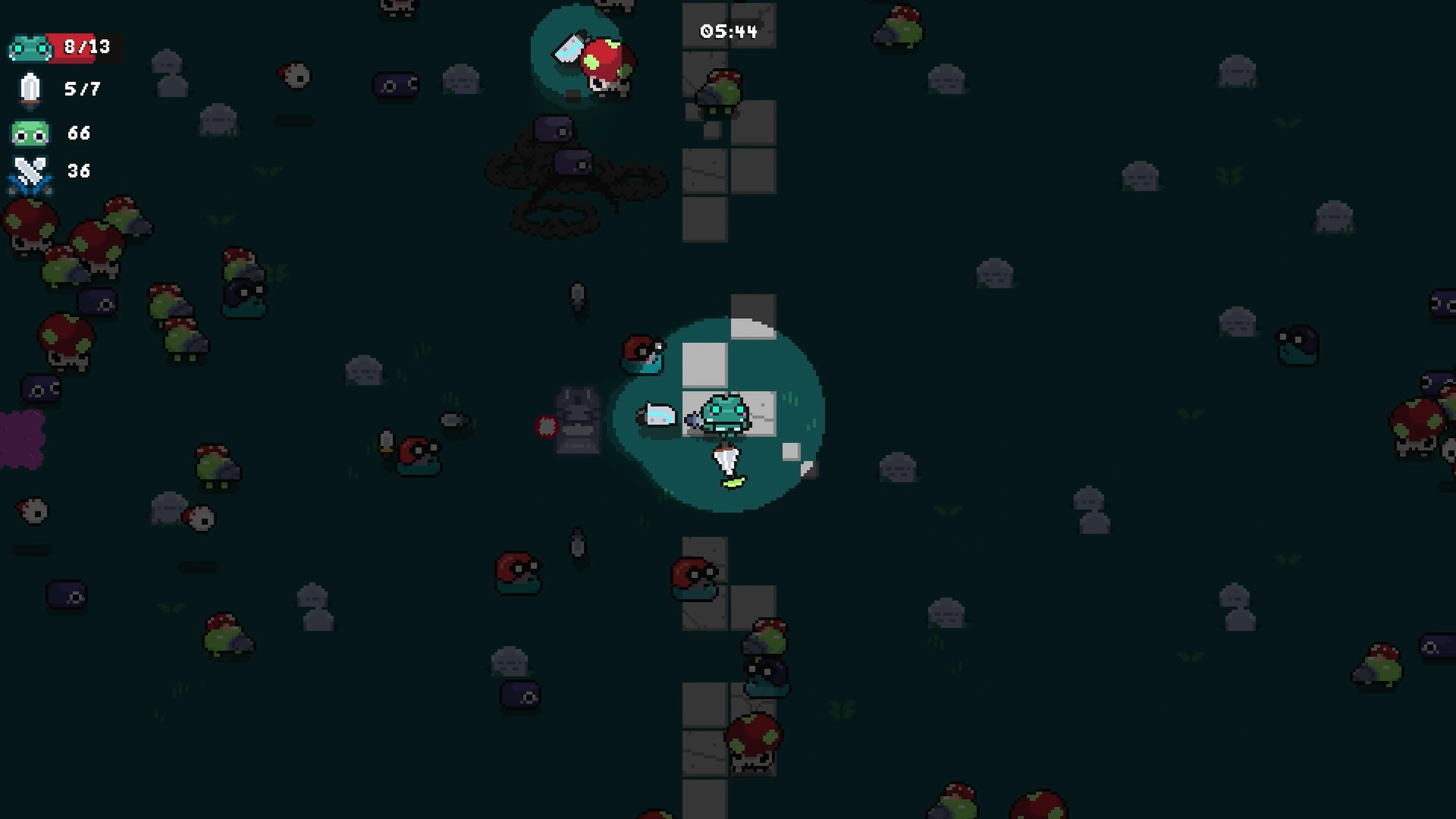Click the slime count number 66
The height and width of the screenshot is (819, 1456).
[x=79, y=133]
